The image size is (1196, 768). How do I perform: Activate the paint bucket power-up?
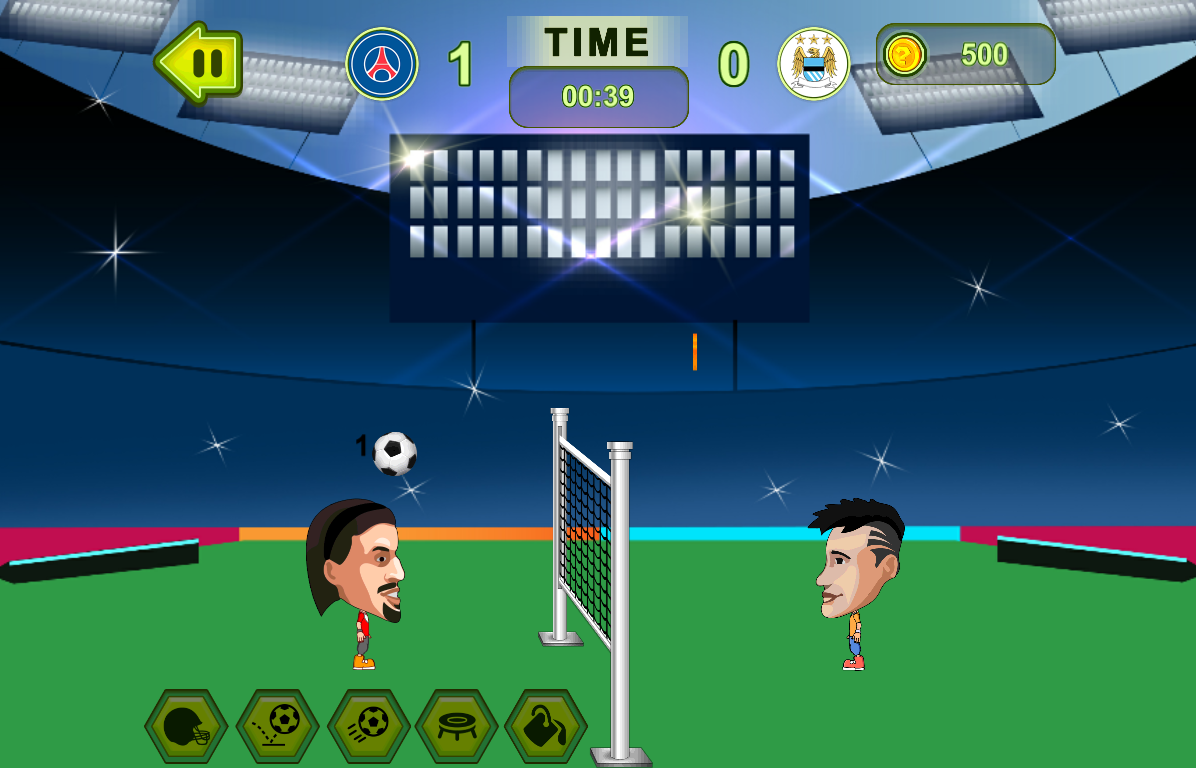coord(546,727)
